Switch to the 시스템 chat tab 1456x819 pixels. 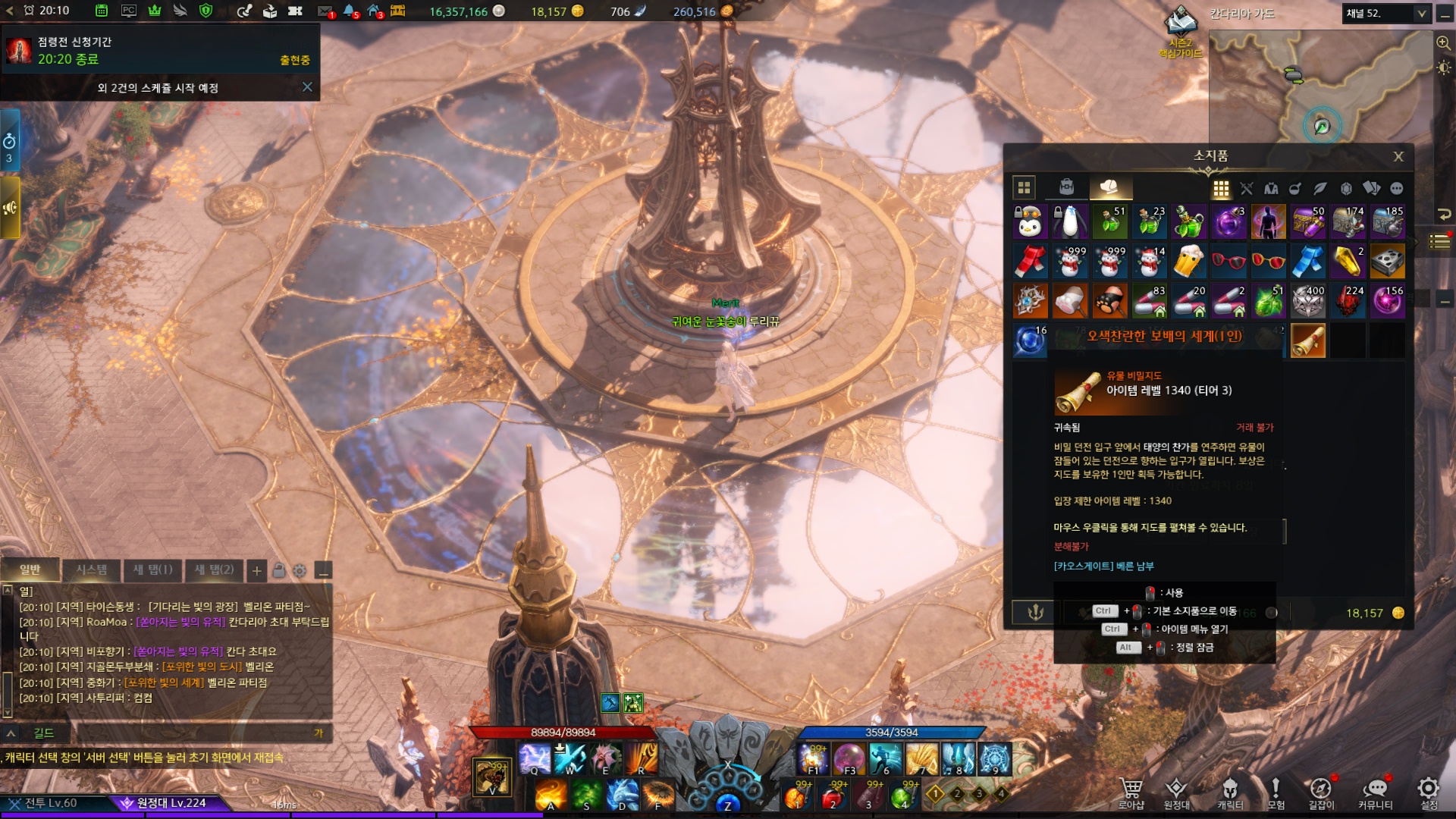click(91, 570)
